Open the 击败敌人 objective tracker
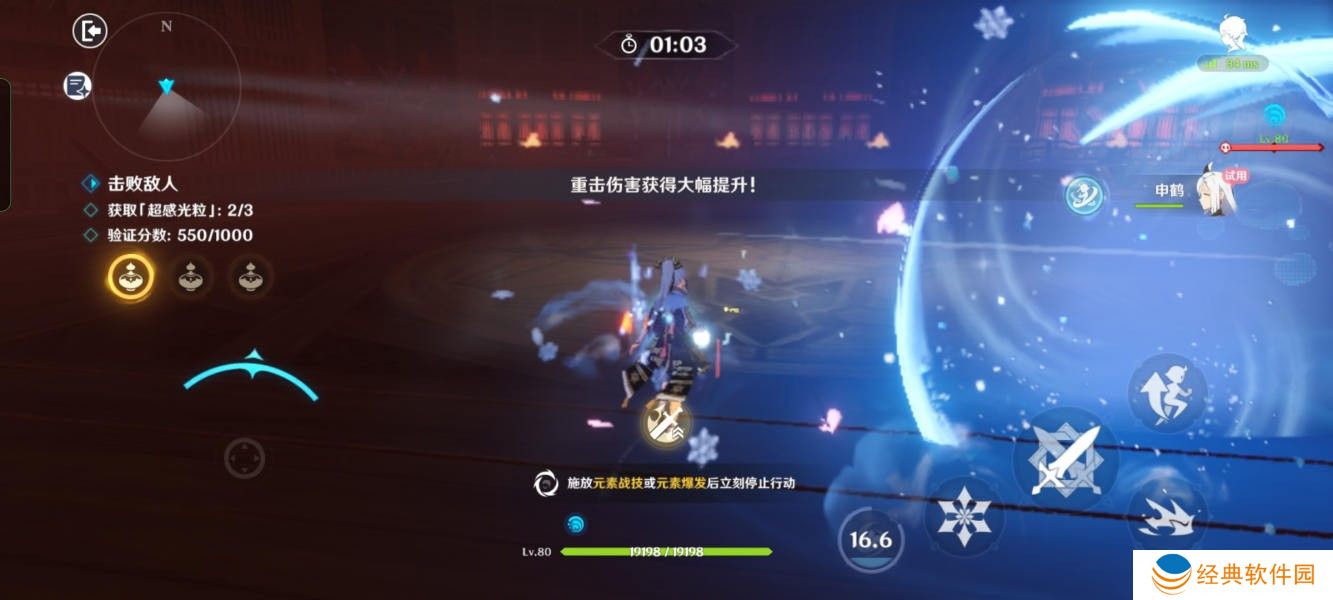This screenshot has width=1333, height=600. (x=141, y=184)
